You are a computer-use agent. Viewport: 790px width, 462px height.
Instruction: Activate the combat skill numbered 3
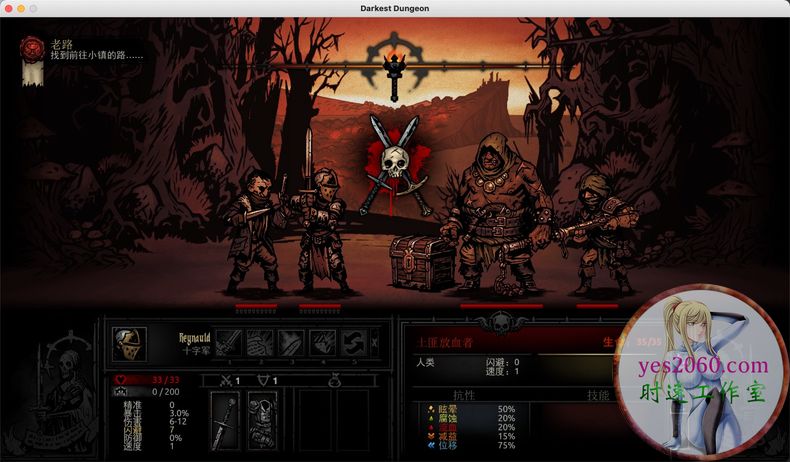291,343
